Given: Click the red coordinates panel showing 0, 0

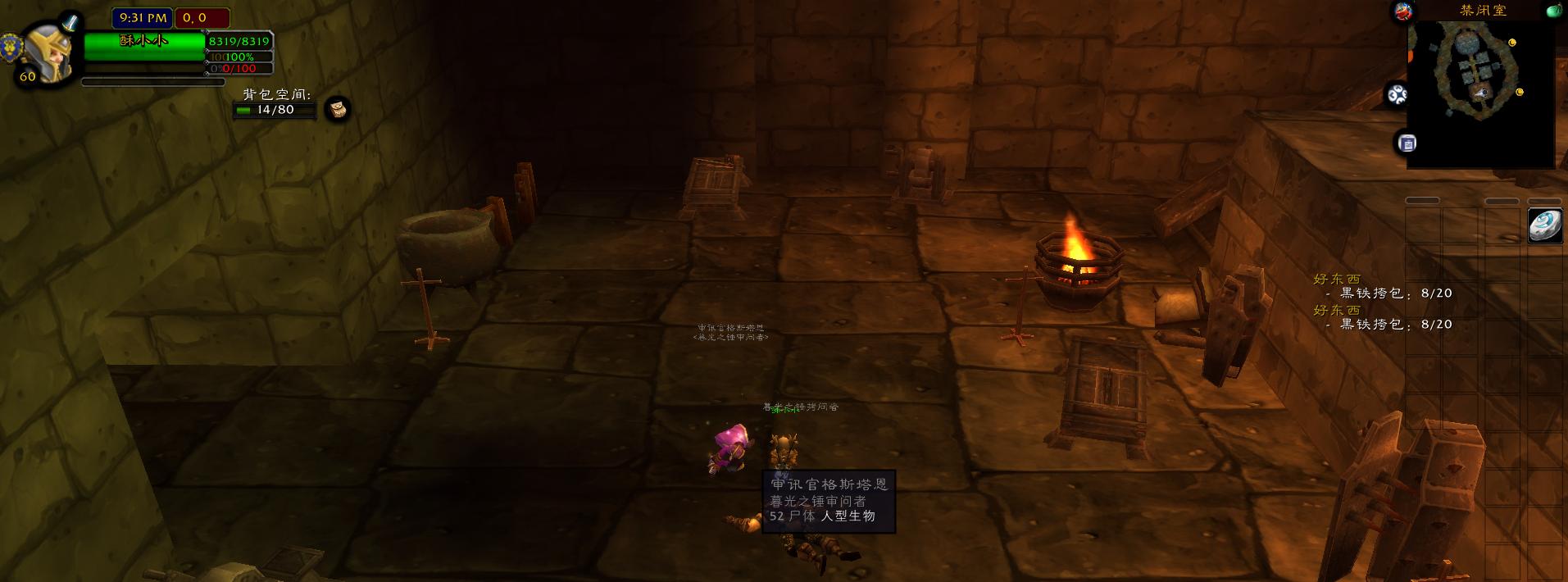Looking at the screenshot, I should tap(202, 17).
